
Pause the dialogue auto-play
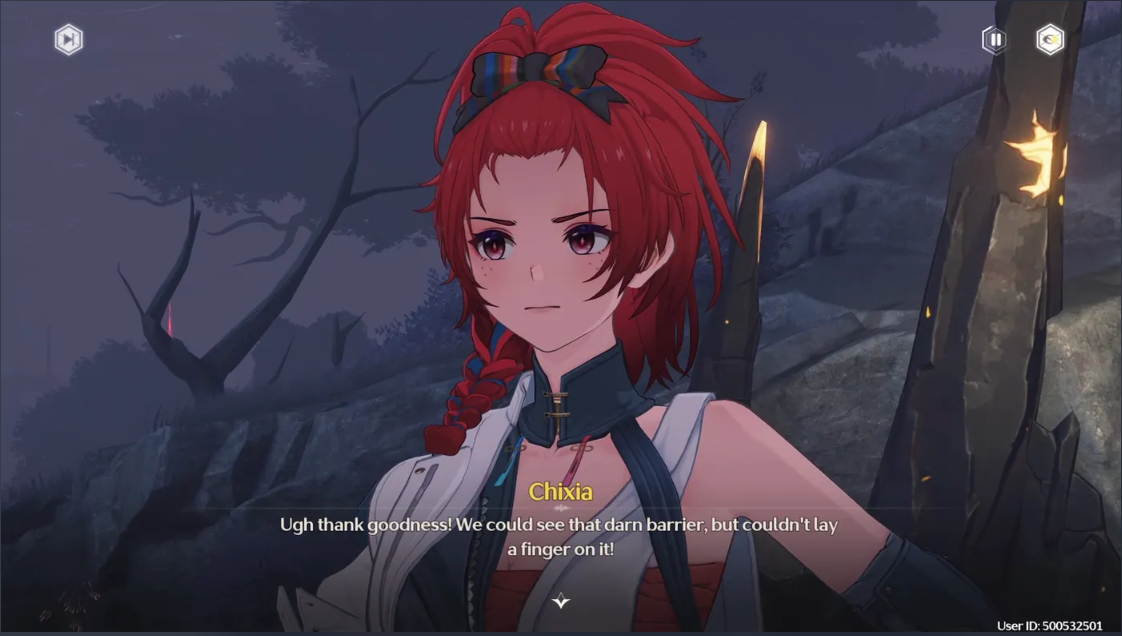tap(995, 40)
